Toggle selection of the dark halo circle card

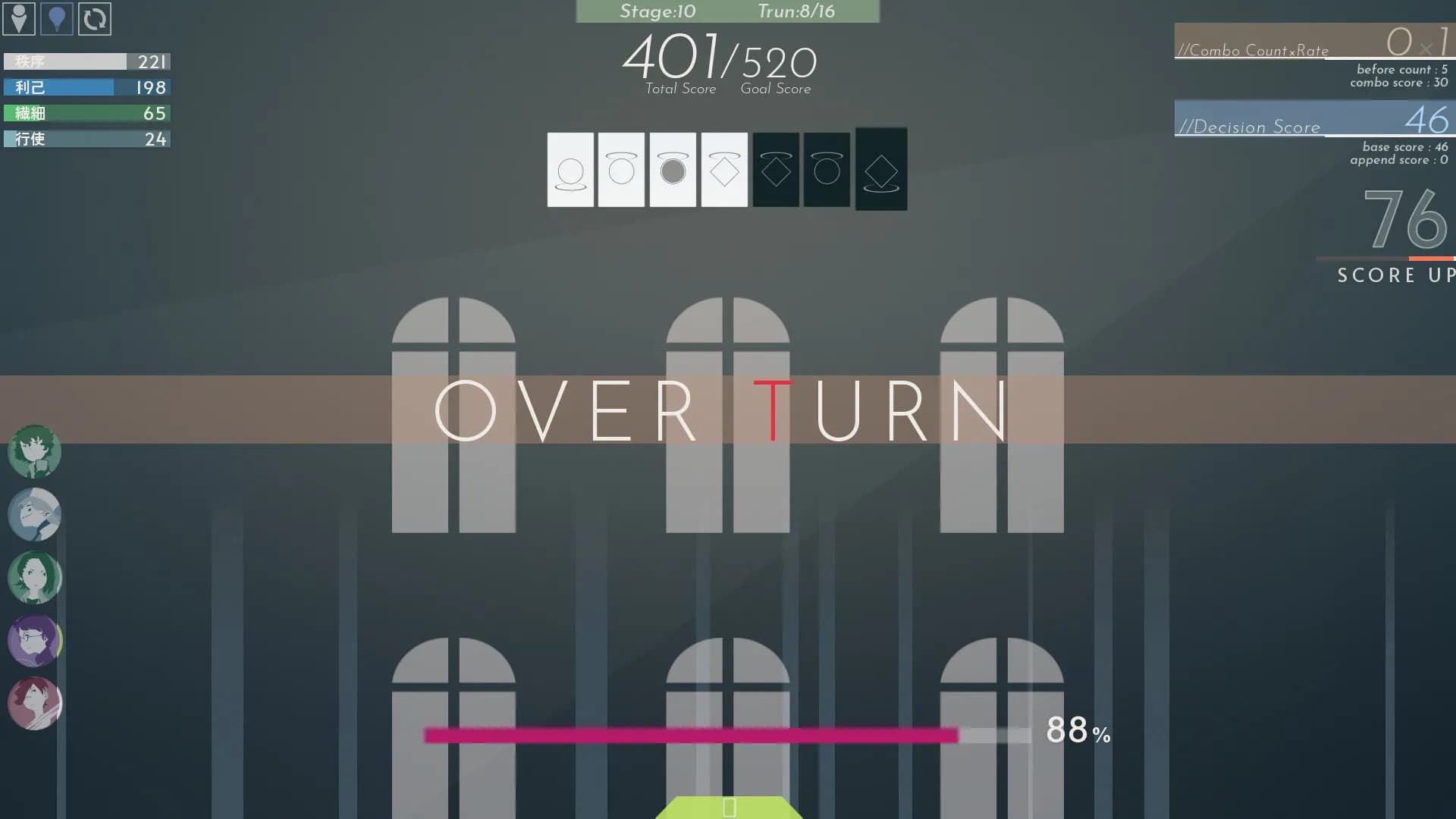pyautogui.click(x=827, y=170)
